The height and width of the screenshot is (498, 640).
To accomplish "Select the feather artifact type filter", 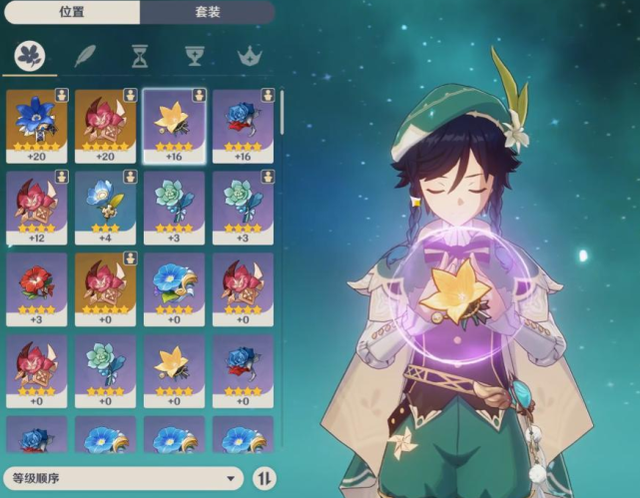I will tap(84, 56).
